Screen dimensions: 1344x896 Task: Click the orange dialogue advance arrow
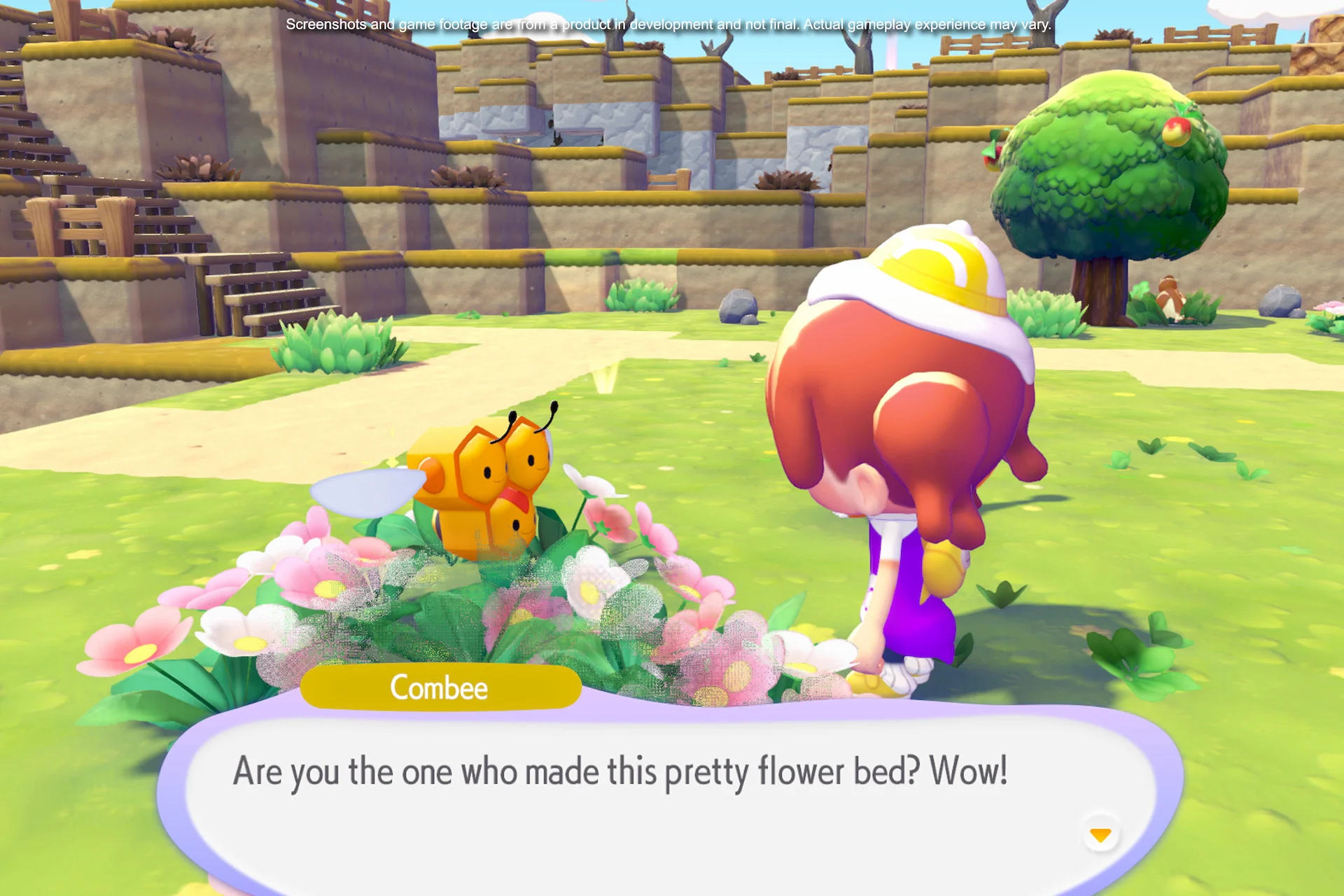coord(1100,834)
